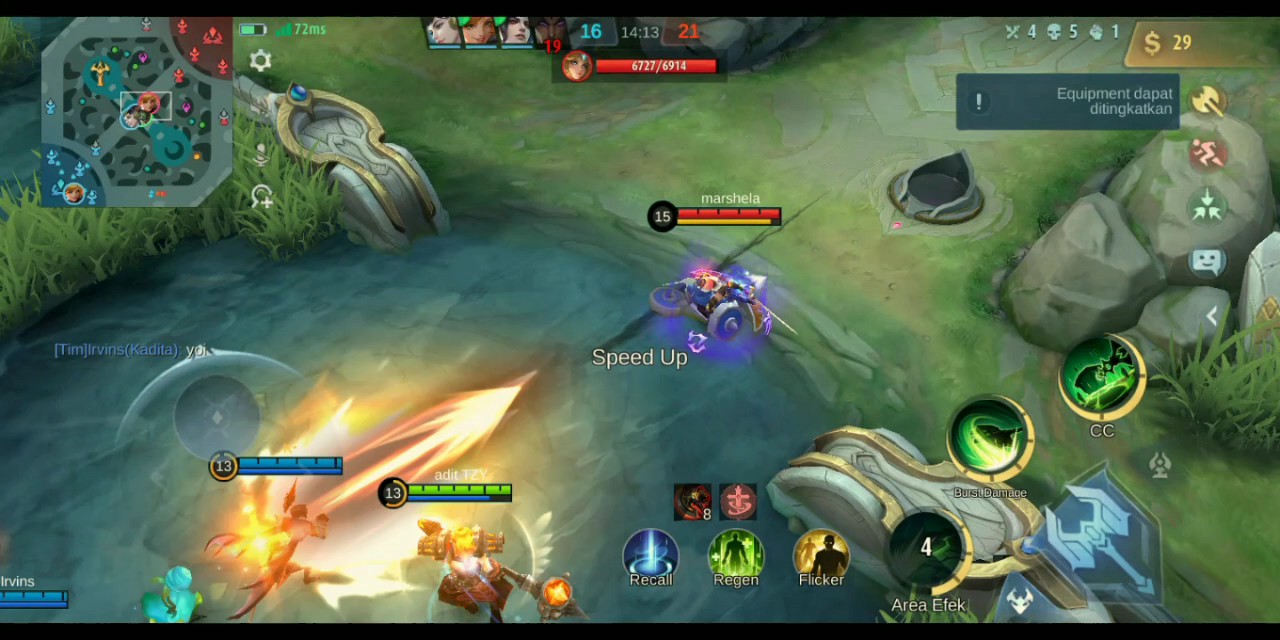Image resolution: width=1280 pixels, height=640 pixels.
Task: Collapse the side panel with the arrow
Action: click(1211, 317)
